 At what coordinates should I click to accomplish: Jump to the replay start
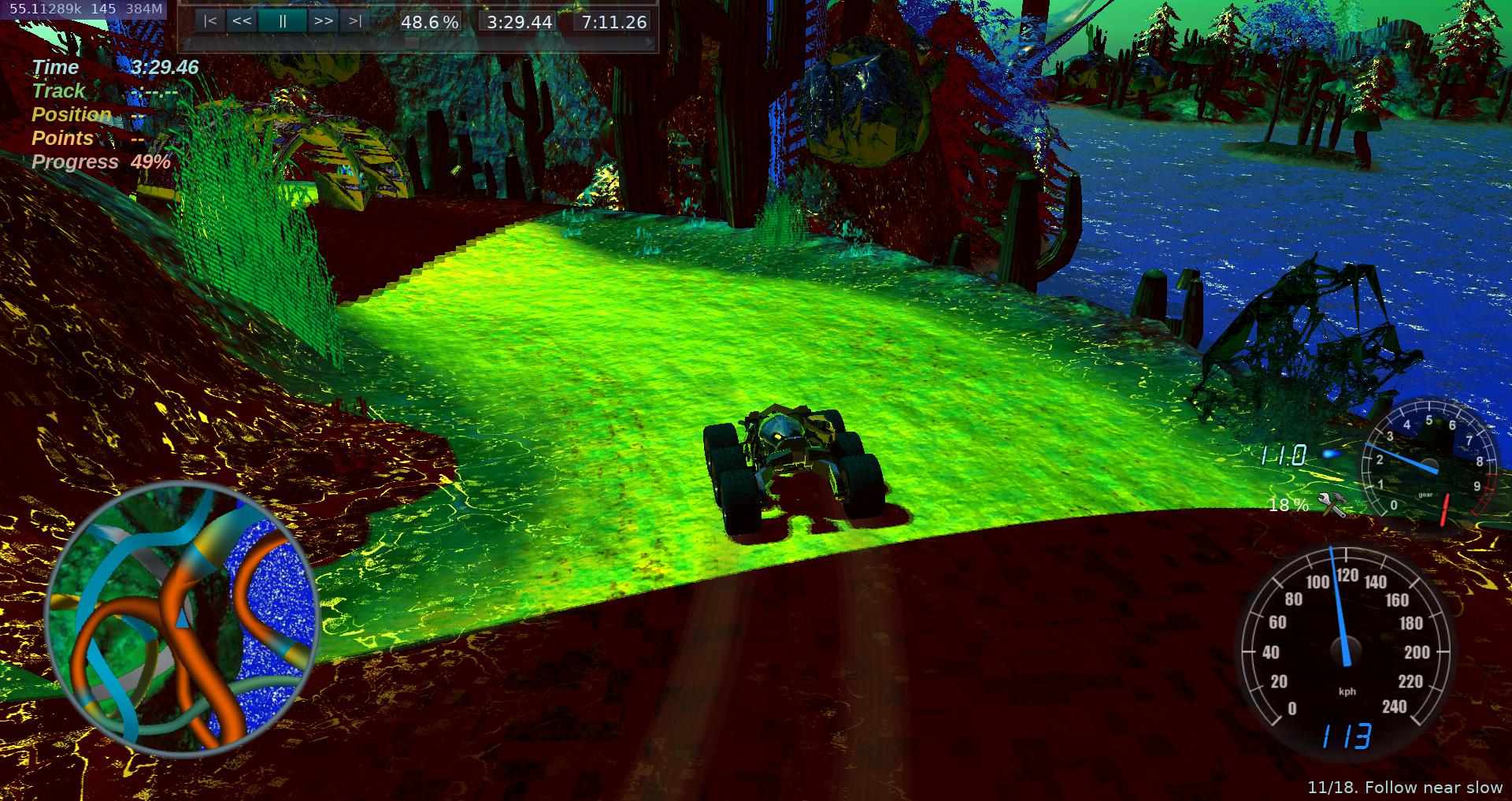[209, 21]
